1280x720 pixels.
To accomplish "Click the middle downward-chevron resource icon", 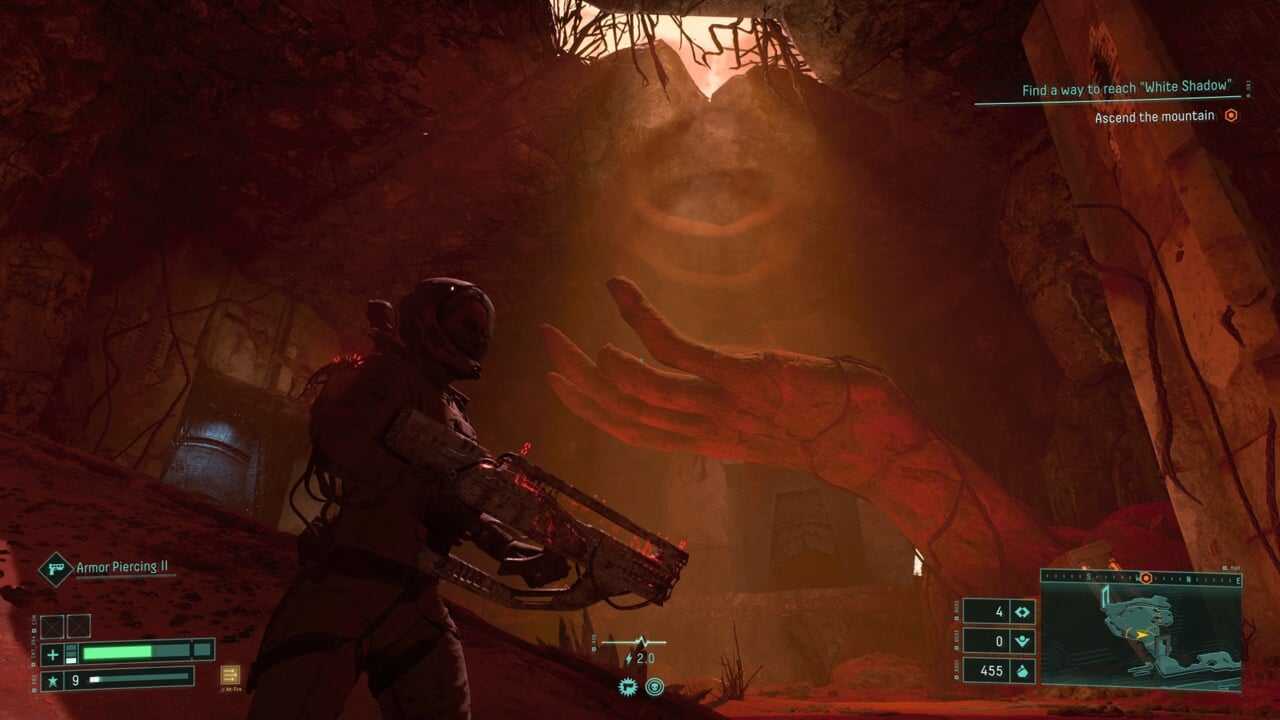I will [1023, 641].
